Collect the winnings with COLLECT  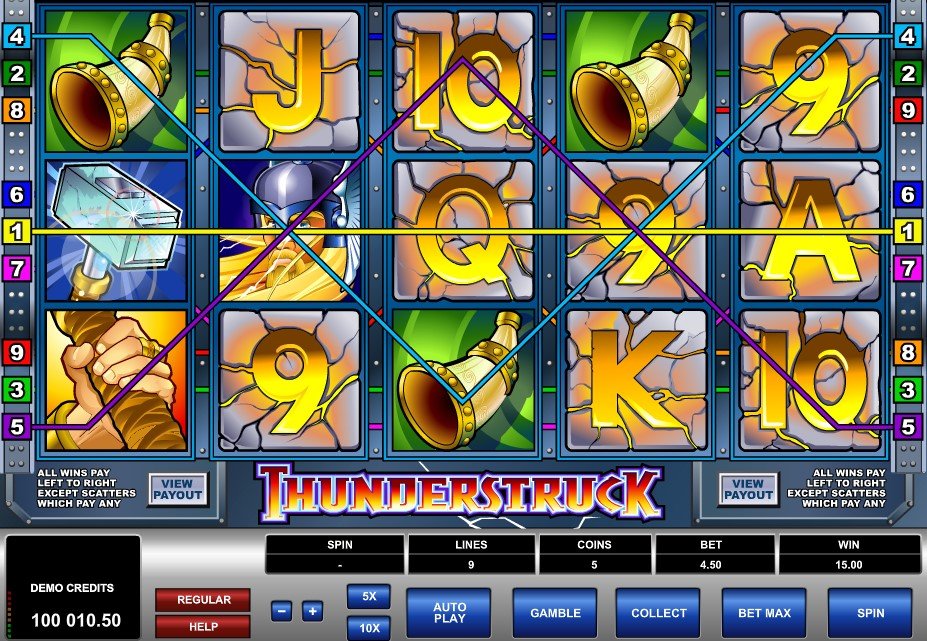coord(658,612)
